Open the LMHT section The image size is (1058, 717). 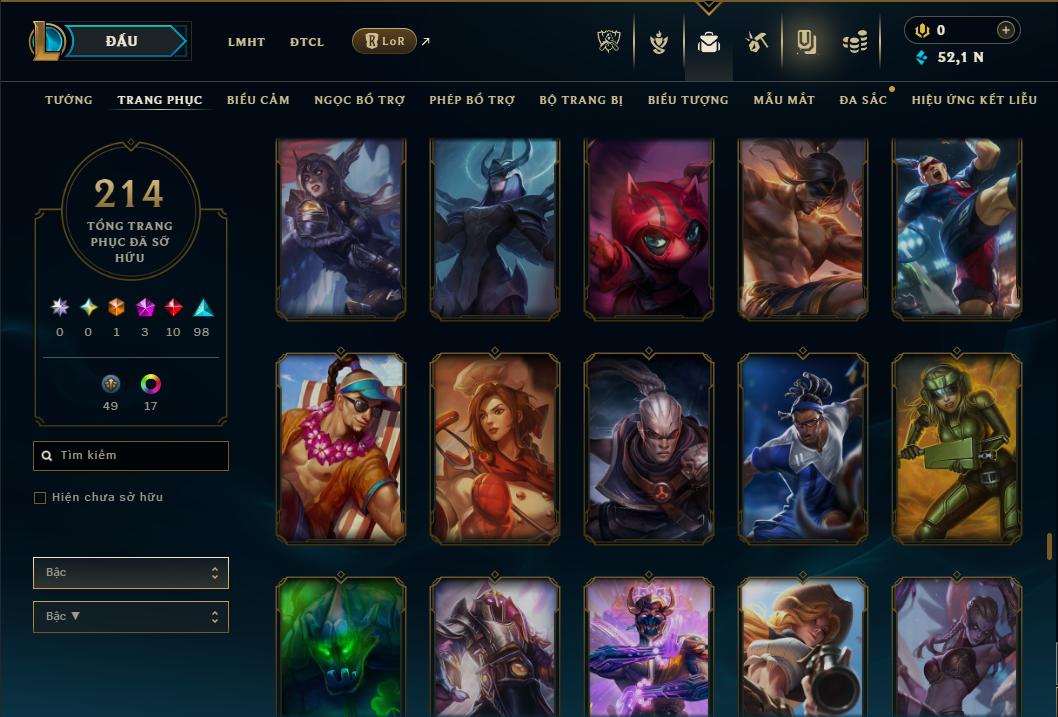(246, 42)
